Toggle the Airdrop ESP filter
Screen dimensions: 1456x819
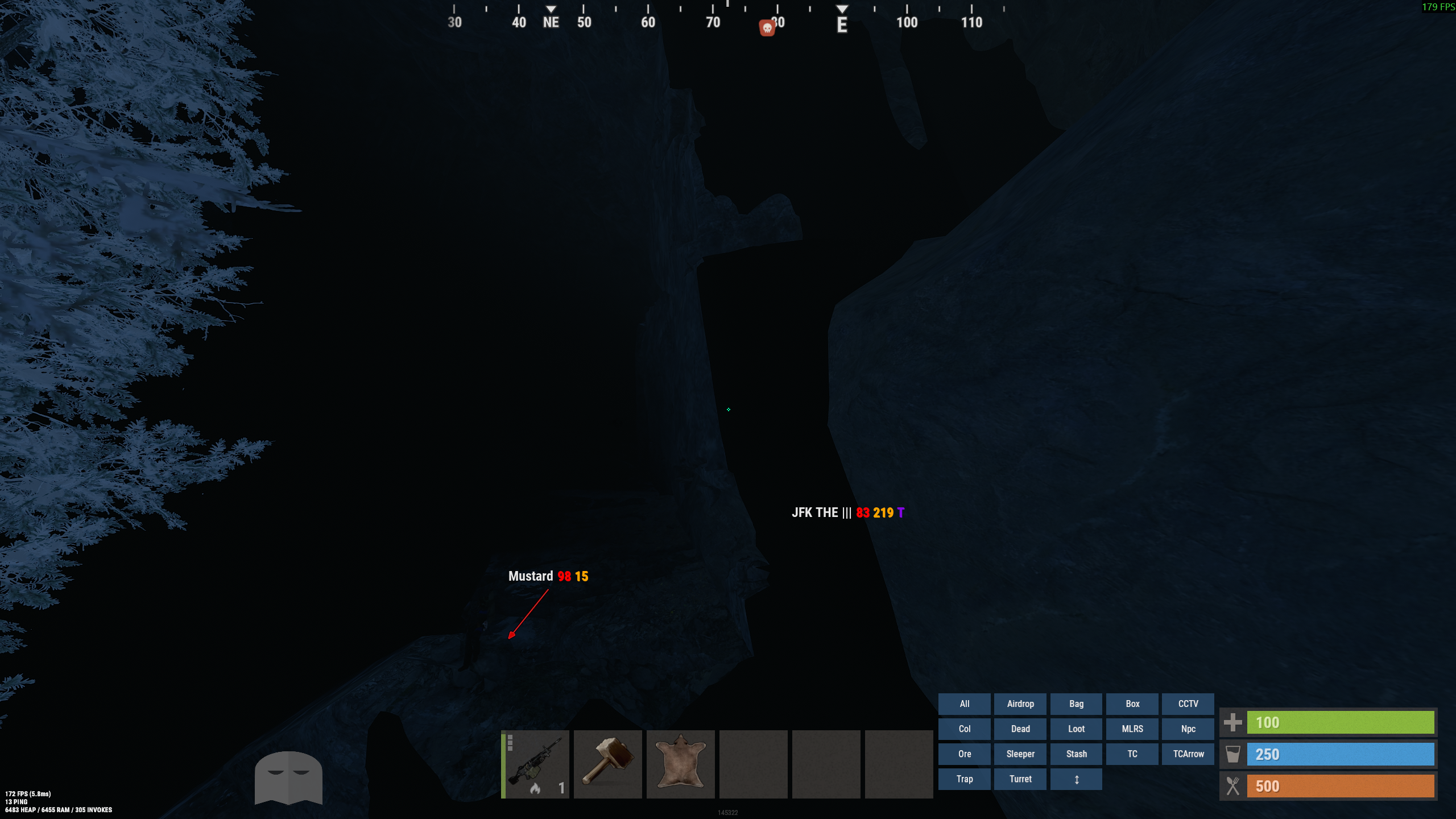click(1020, 704)
